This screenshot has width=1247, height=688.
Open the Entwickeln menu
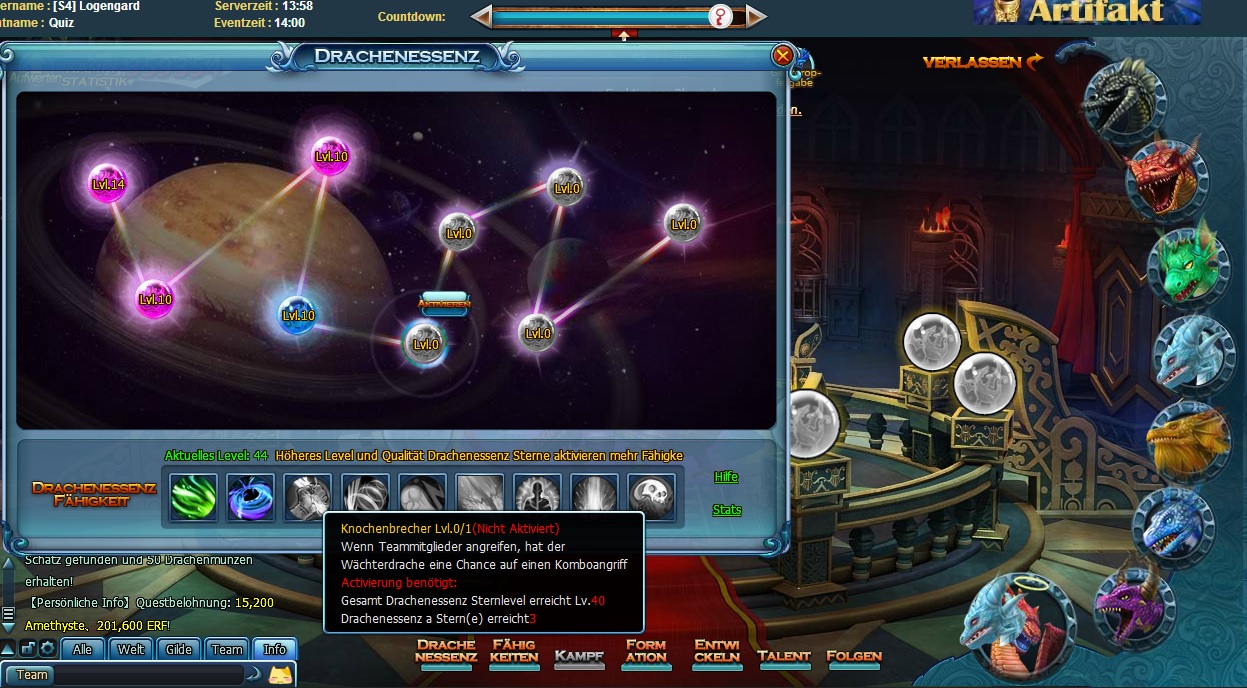(x=716, y=652)
